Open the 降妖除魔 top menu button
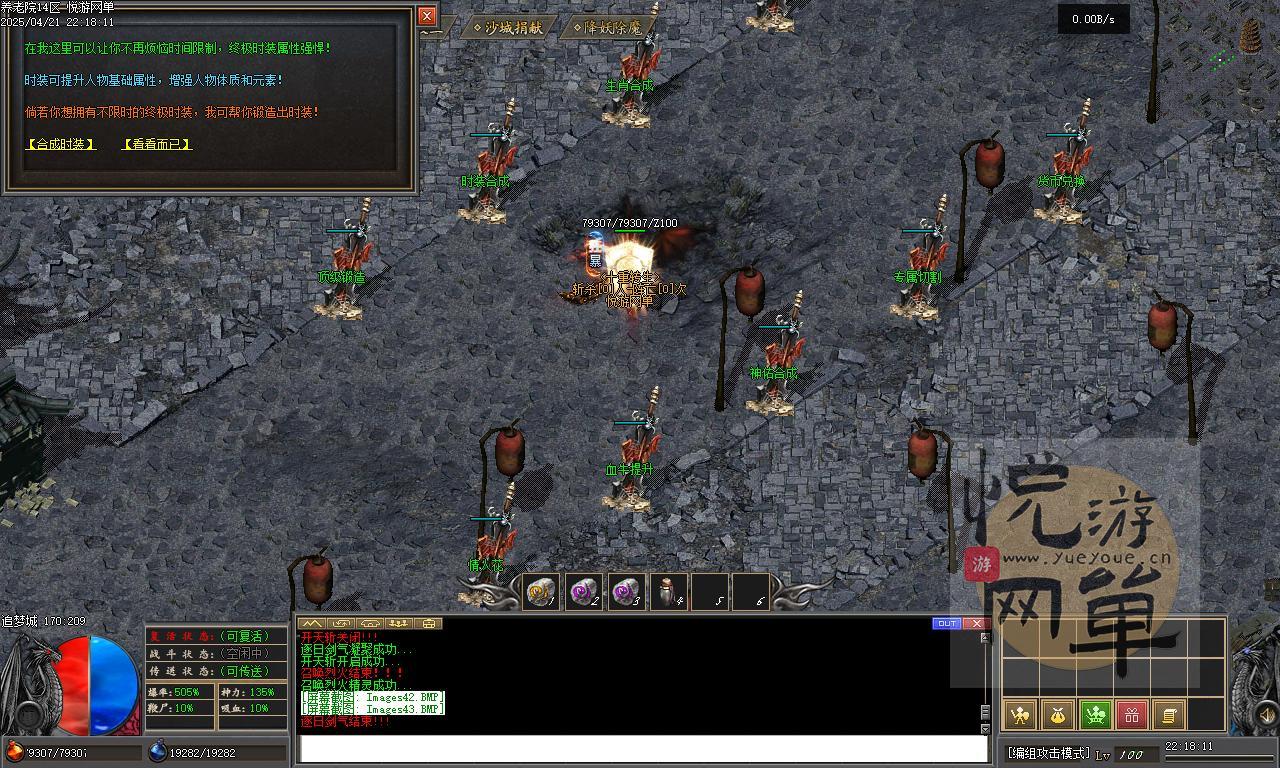This screenshot has height=768, width=1280. click(614, 28)
